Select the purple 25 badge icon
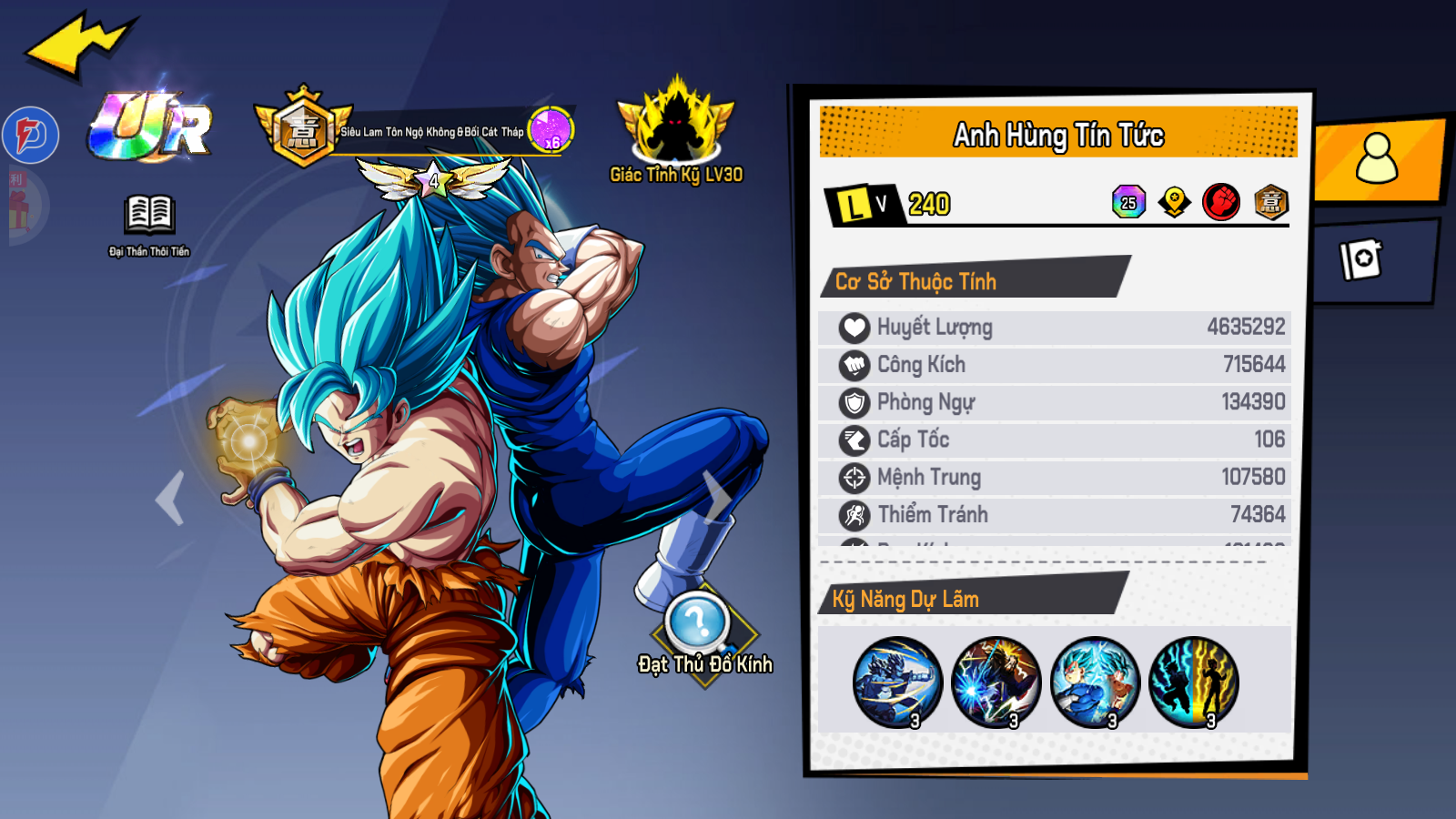 [x=1128, y=202]
